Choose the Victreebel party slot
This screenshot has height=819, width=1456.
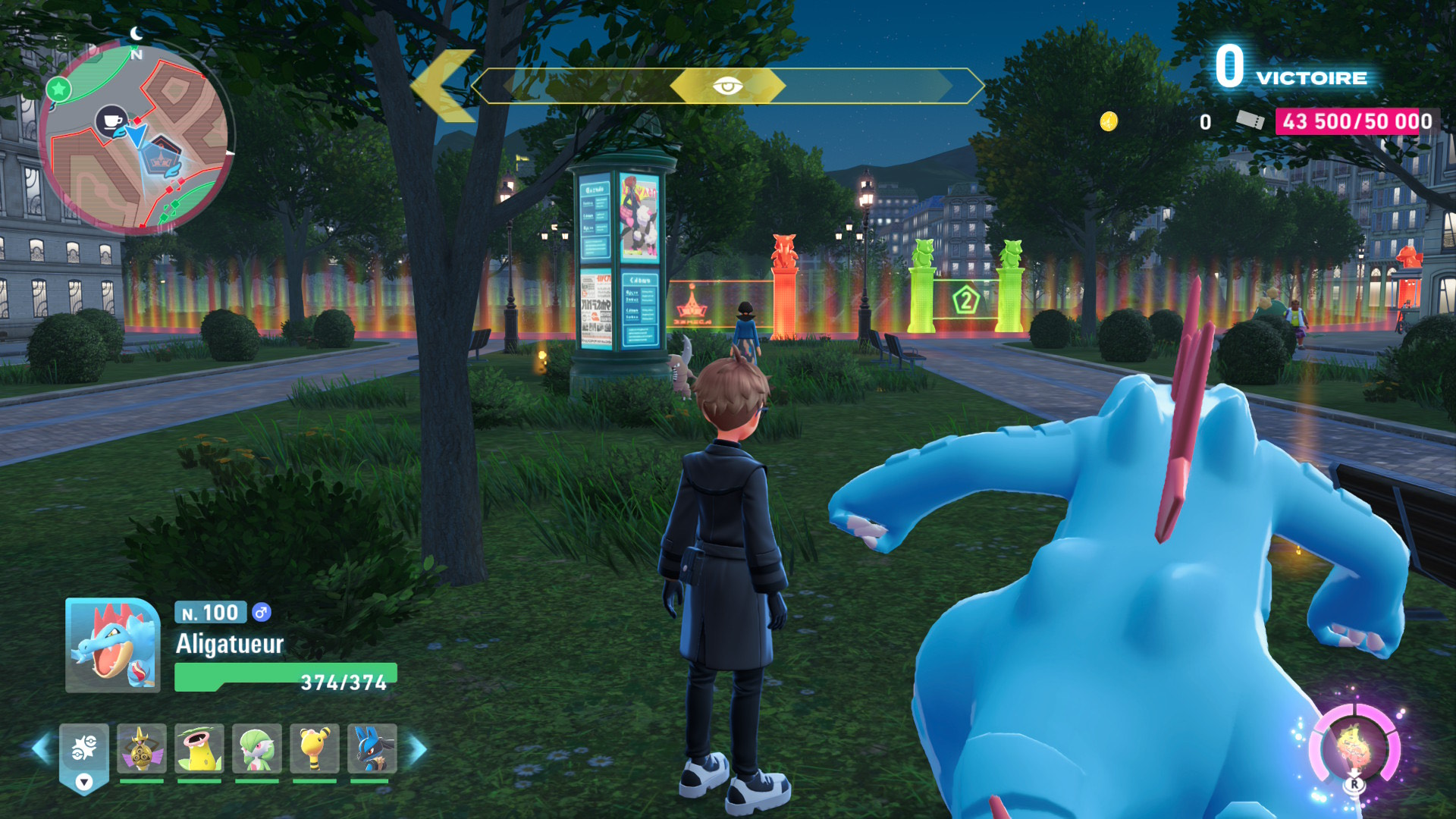[x=199, y=749]
